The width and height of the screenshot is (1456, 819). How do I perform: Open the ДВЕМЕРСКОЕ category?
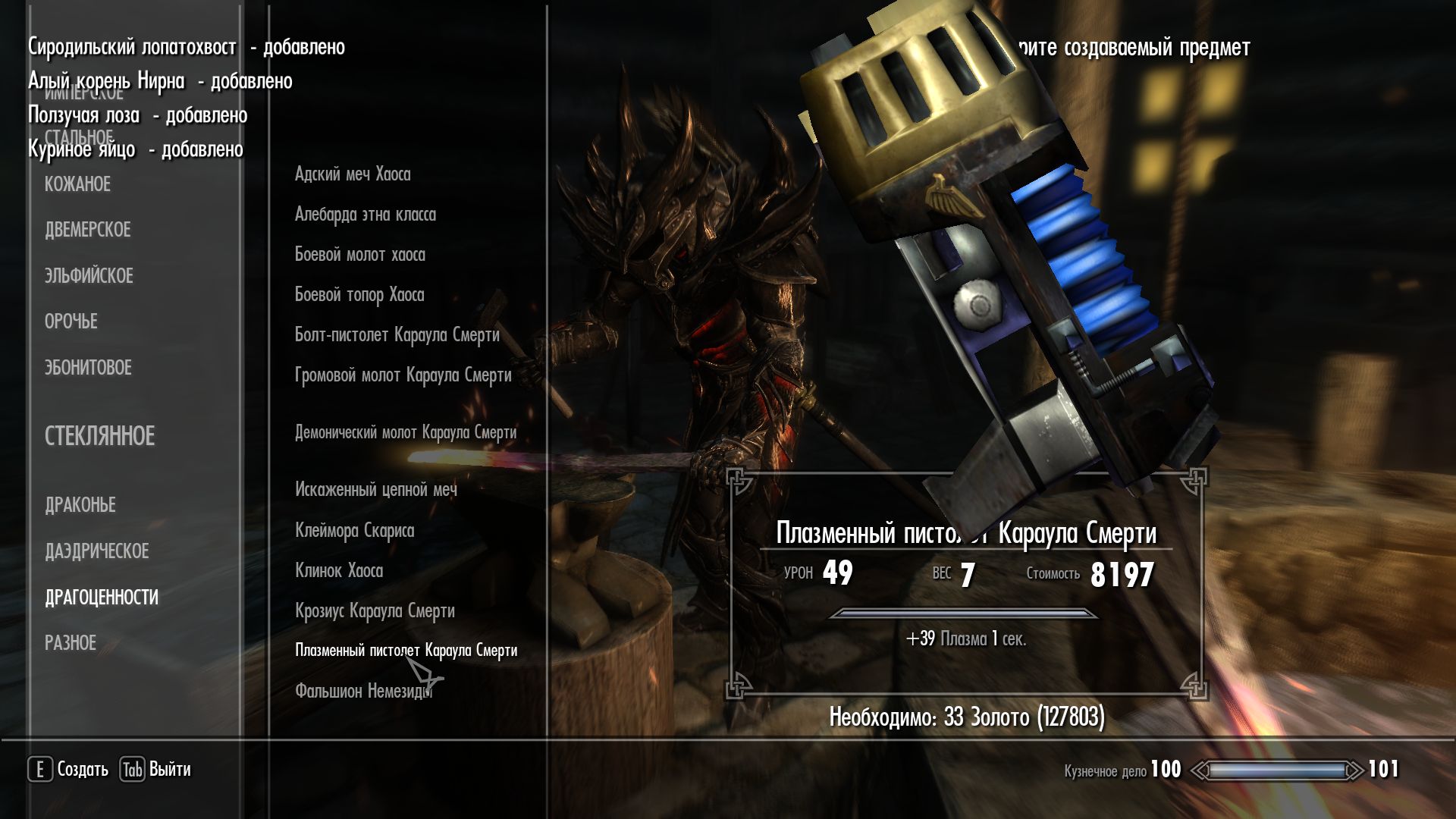click(x=87, y=230)
